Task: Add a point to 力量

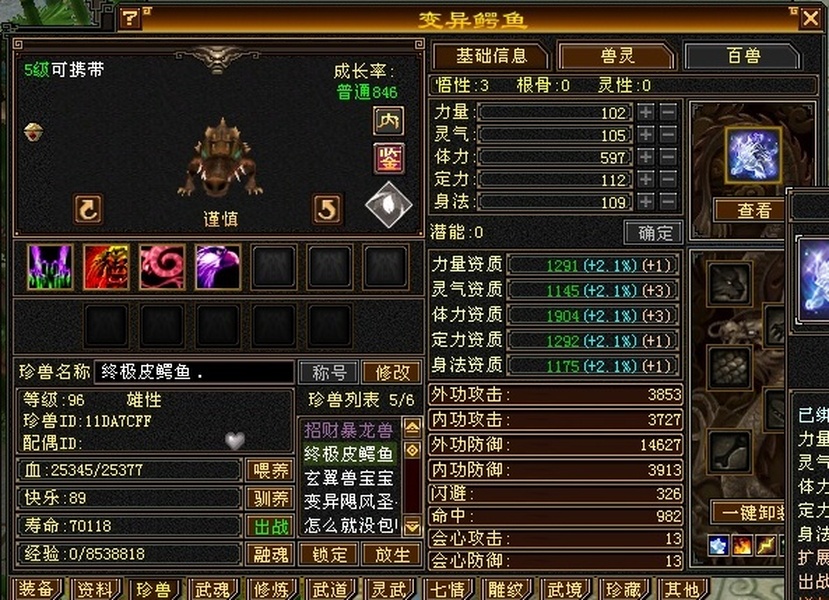Action: [646, 113]
